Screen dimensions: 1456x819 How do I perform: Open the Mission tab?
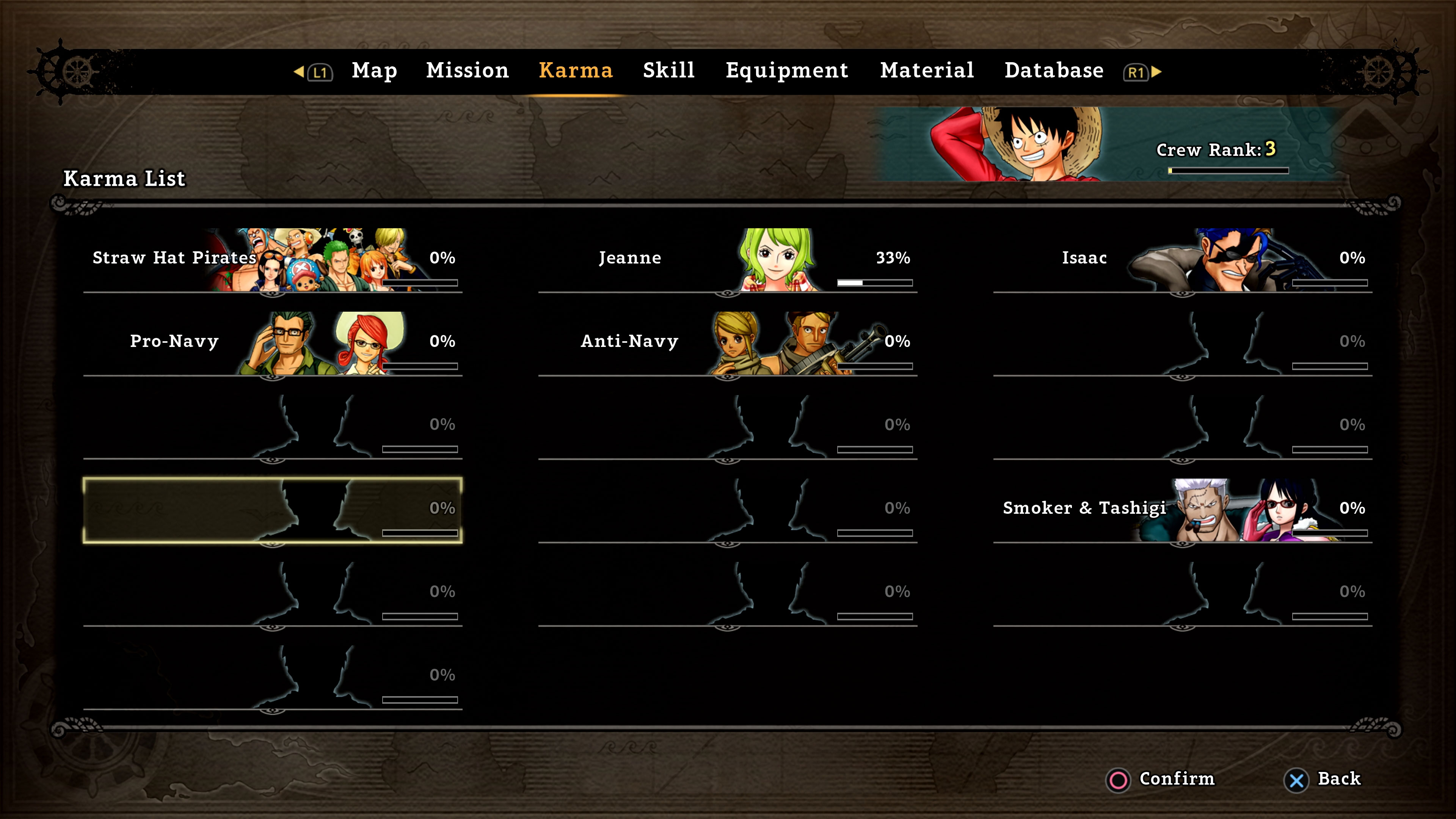click(x=467, y=71)
